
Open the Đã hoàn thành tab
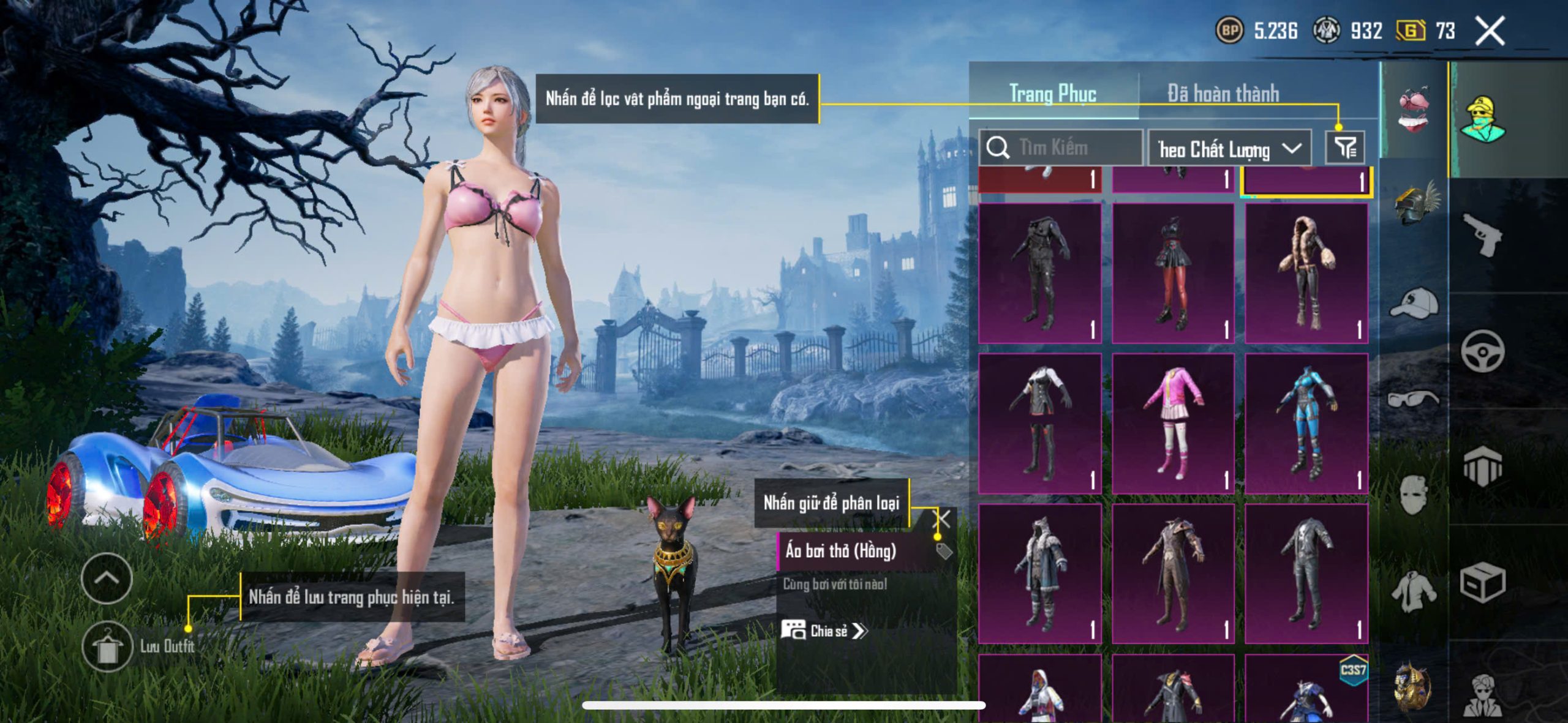click(x=1223, y=94)
